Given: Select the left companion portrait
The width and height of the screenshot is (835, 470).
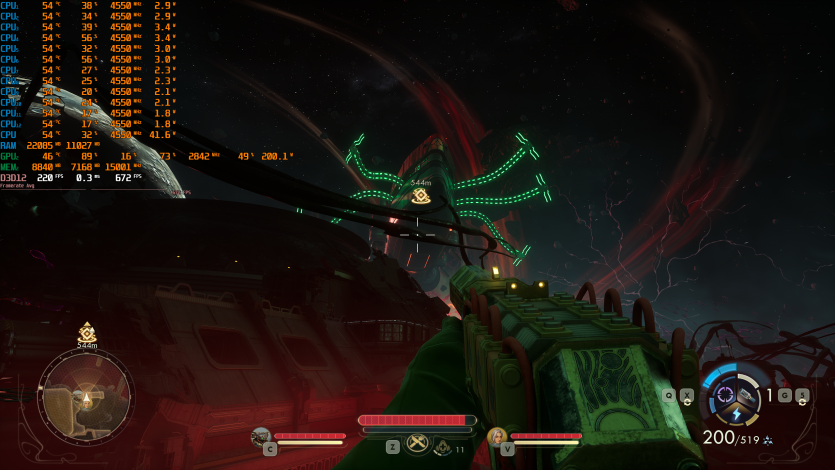Looking at the screenshot, I should point(261,436).
